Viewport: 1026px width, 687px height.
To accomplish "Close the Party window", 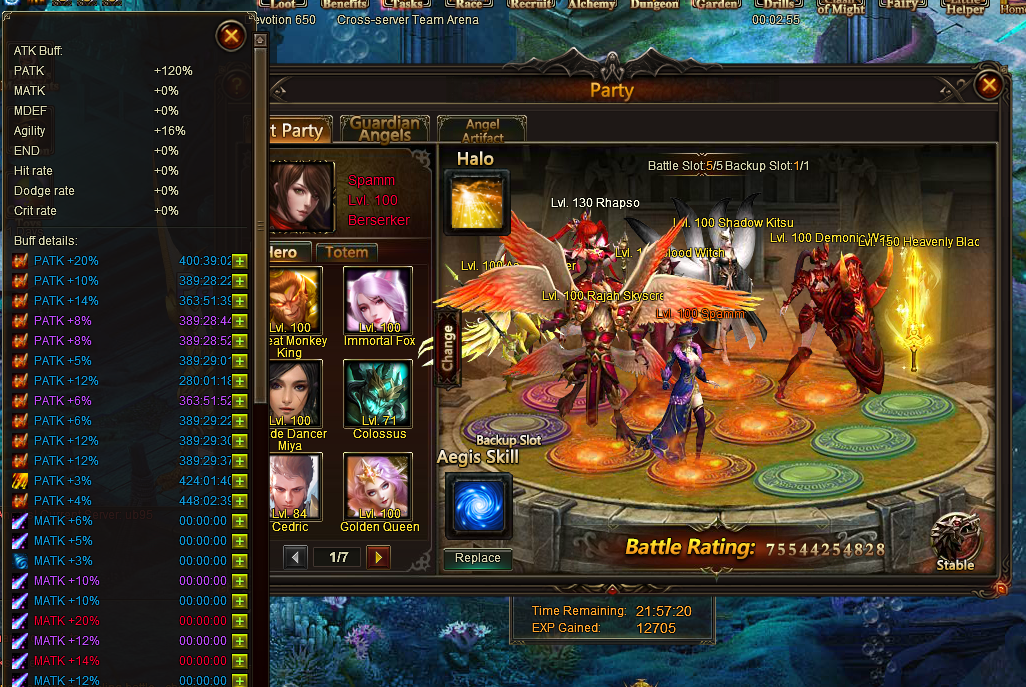I will [x=989, y=85].
